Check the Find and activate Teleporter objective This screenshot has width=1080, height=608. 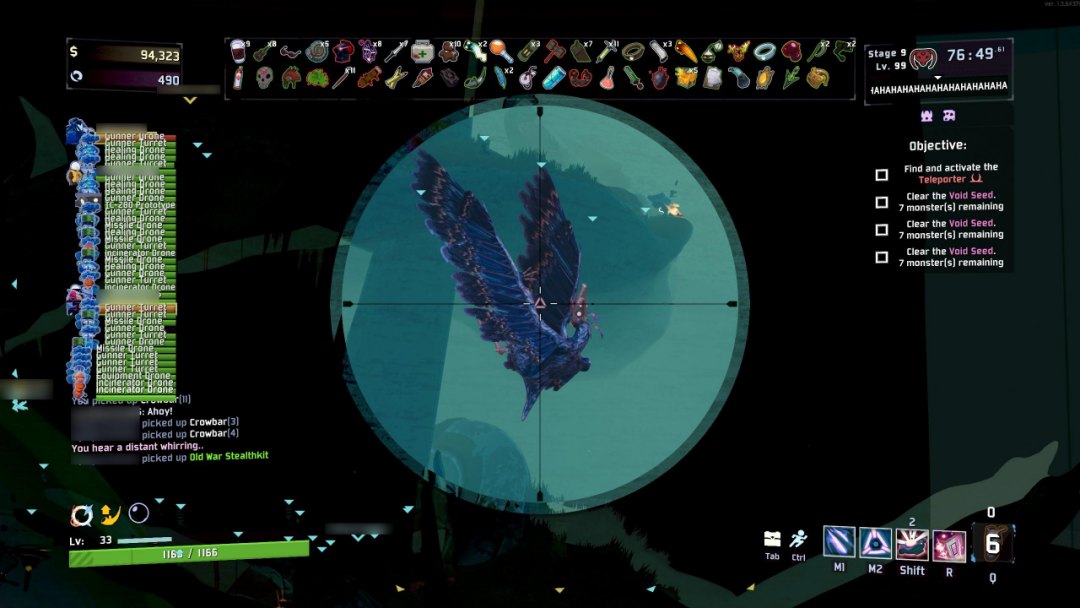881,175
